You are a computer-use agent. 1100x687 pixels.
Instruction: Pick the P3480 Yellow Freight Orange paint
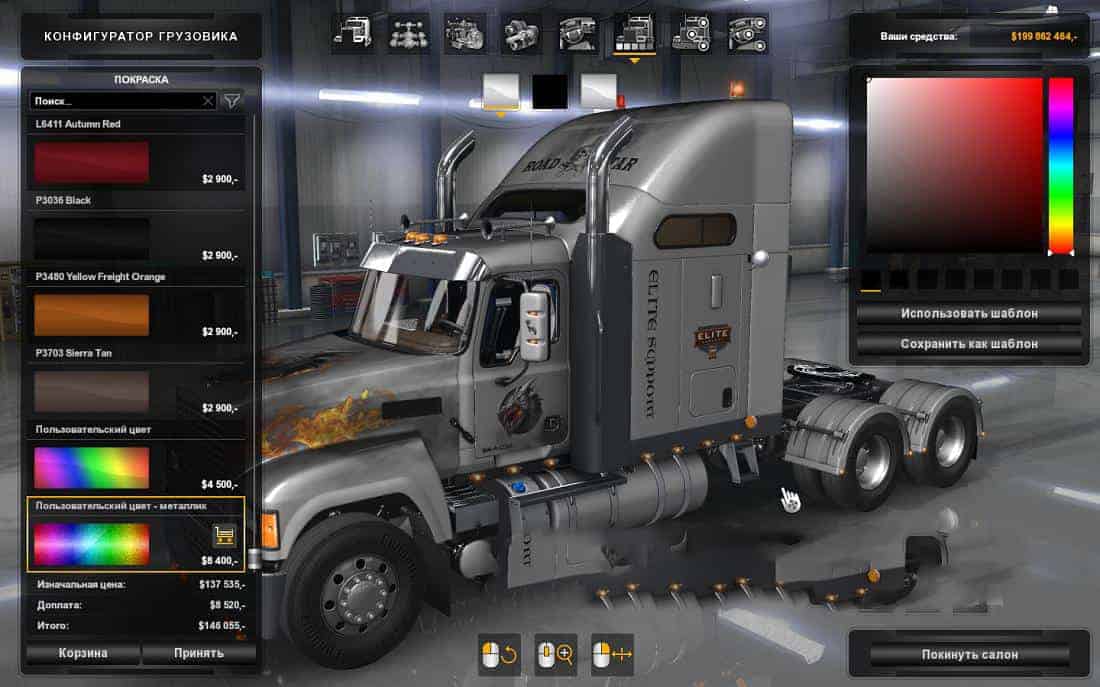(x=92, y=314)
